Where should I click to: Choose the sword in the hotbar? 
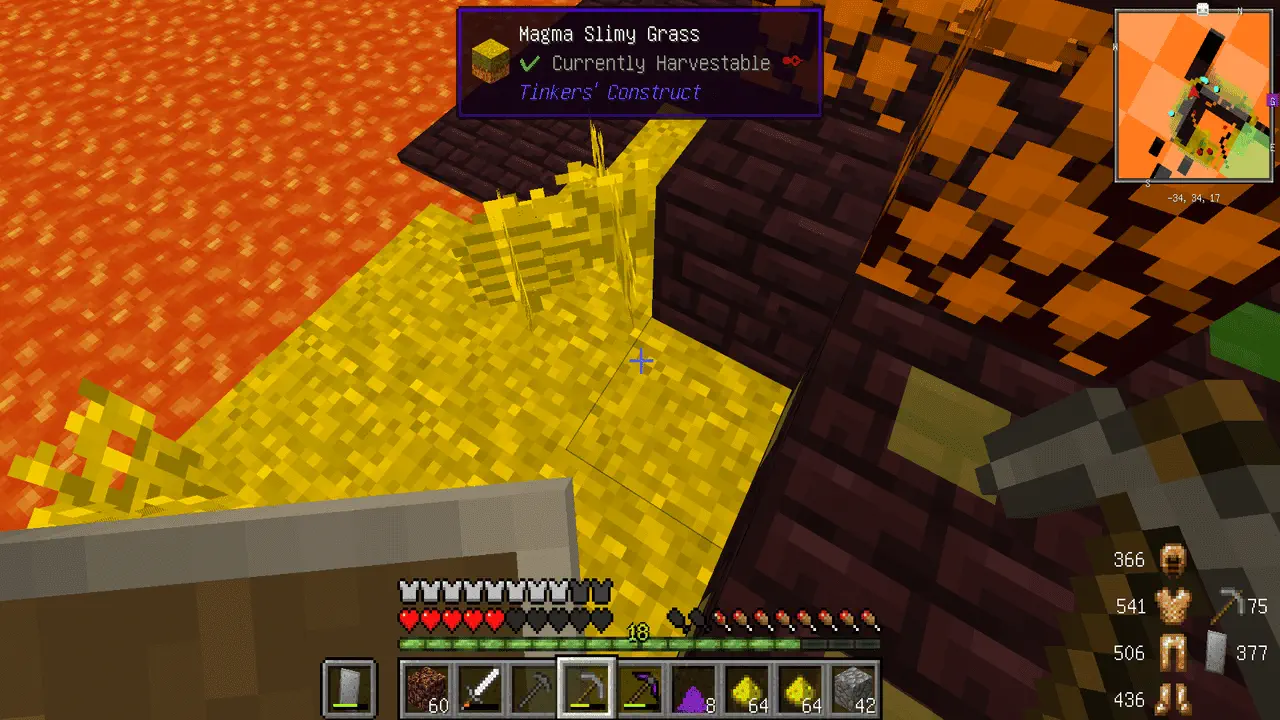point(478,688)
